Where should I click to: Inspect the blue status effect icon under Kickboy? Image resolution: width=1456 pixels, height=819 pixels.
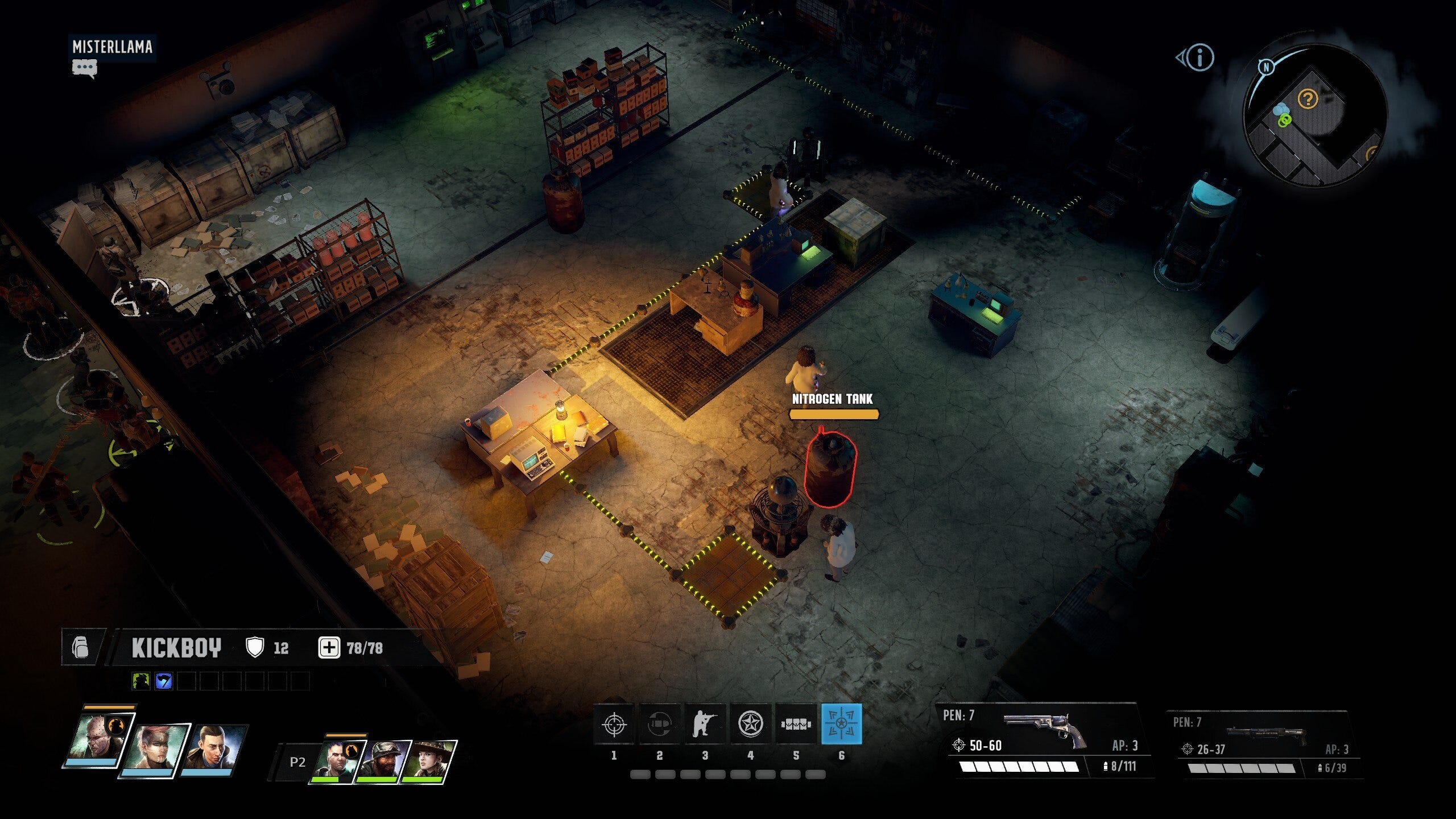click(x=163, y=681)
